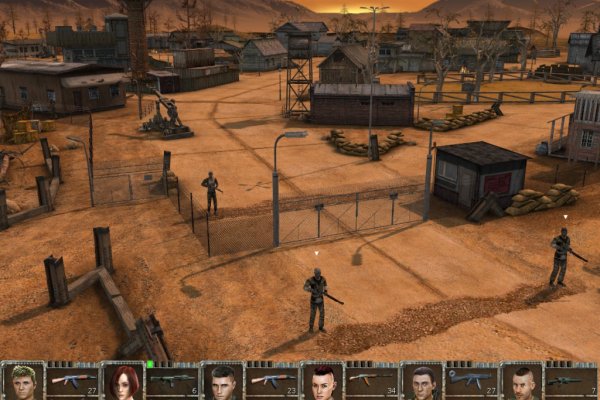Select the green weapon slot with 6 rounds
Viewport: 600px width, 400px height.
pyautogui.click(x=172, y=381)
